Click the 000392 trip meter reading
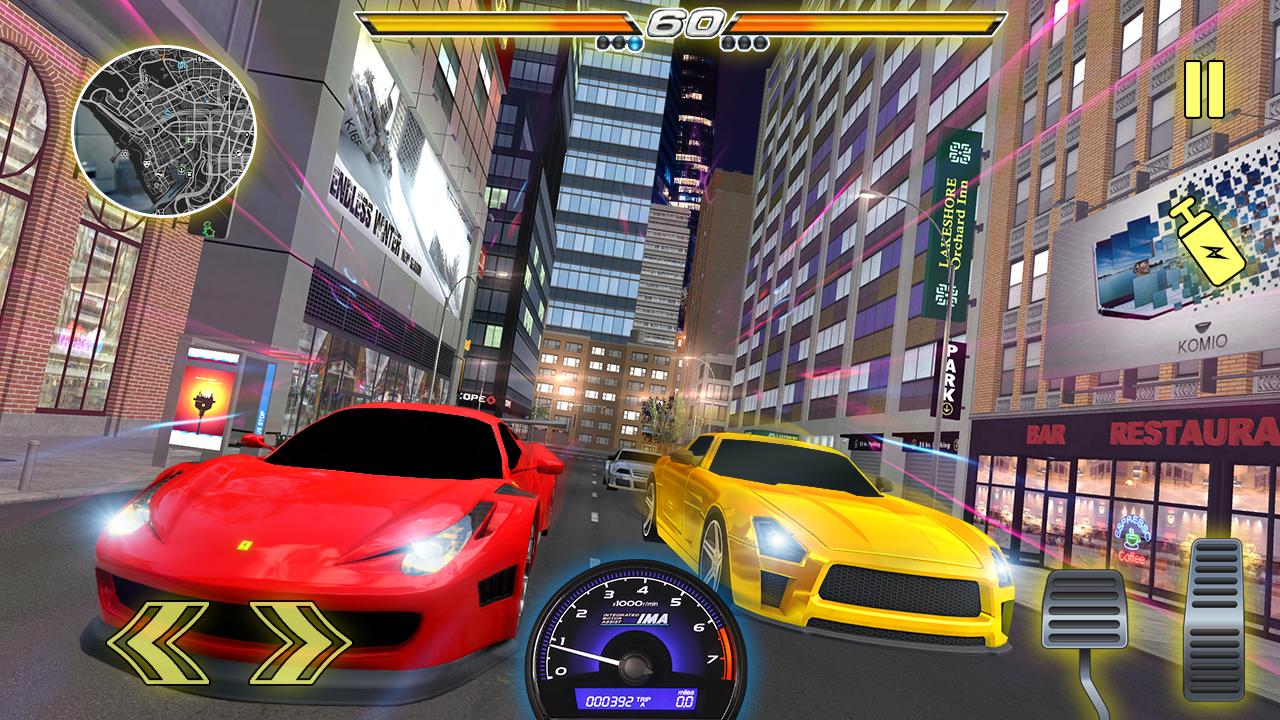Image resolution: width=1280 pixels, height=720 pixels. 610,700
